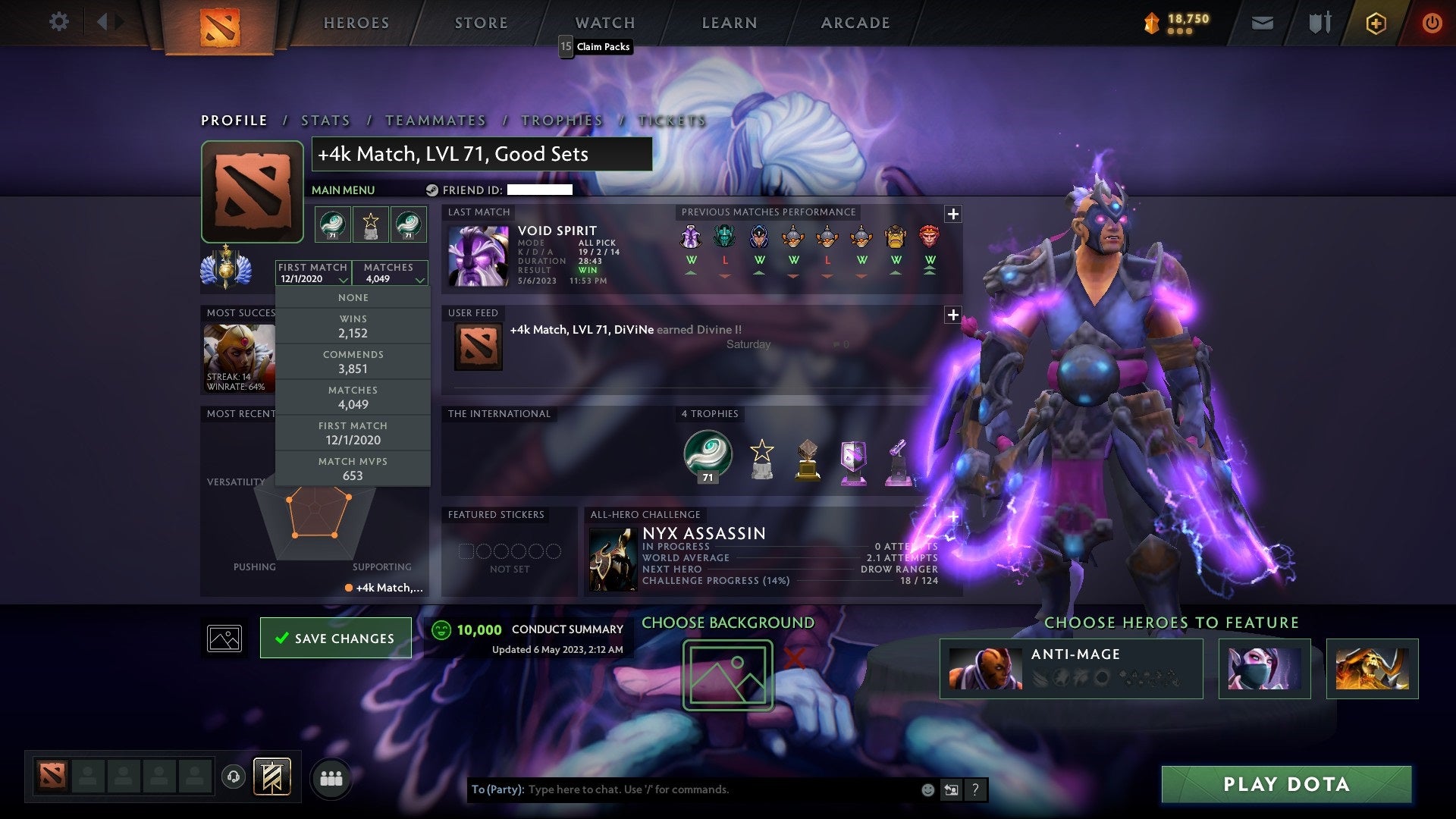
Task: Click the red power button icon
Action: click(x=1433, y=23)
